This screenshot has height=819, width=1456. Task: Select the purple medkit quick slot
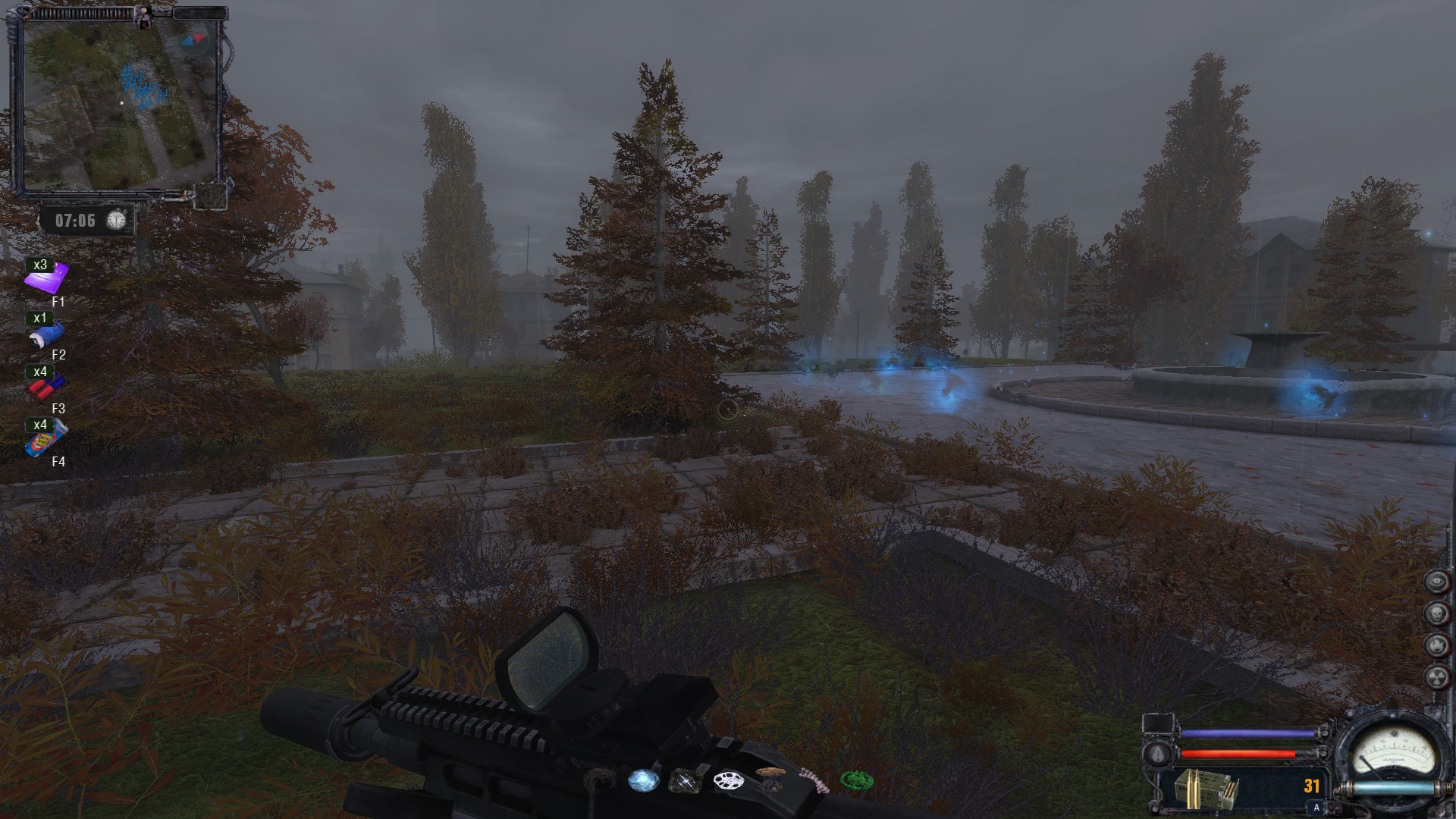point(47,278)
